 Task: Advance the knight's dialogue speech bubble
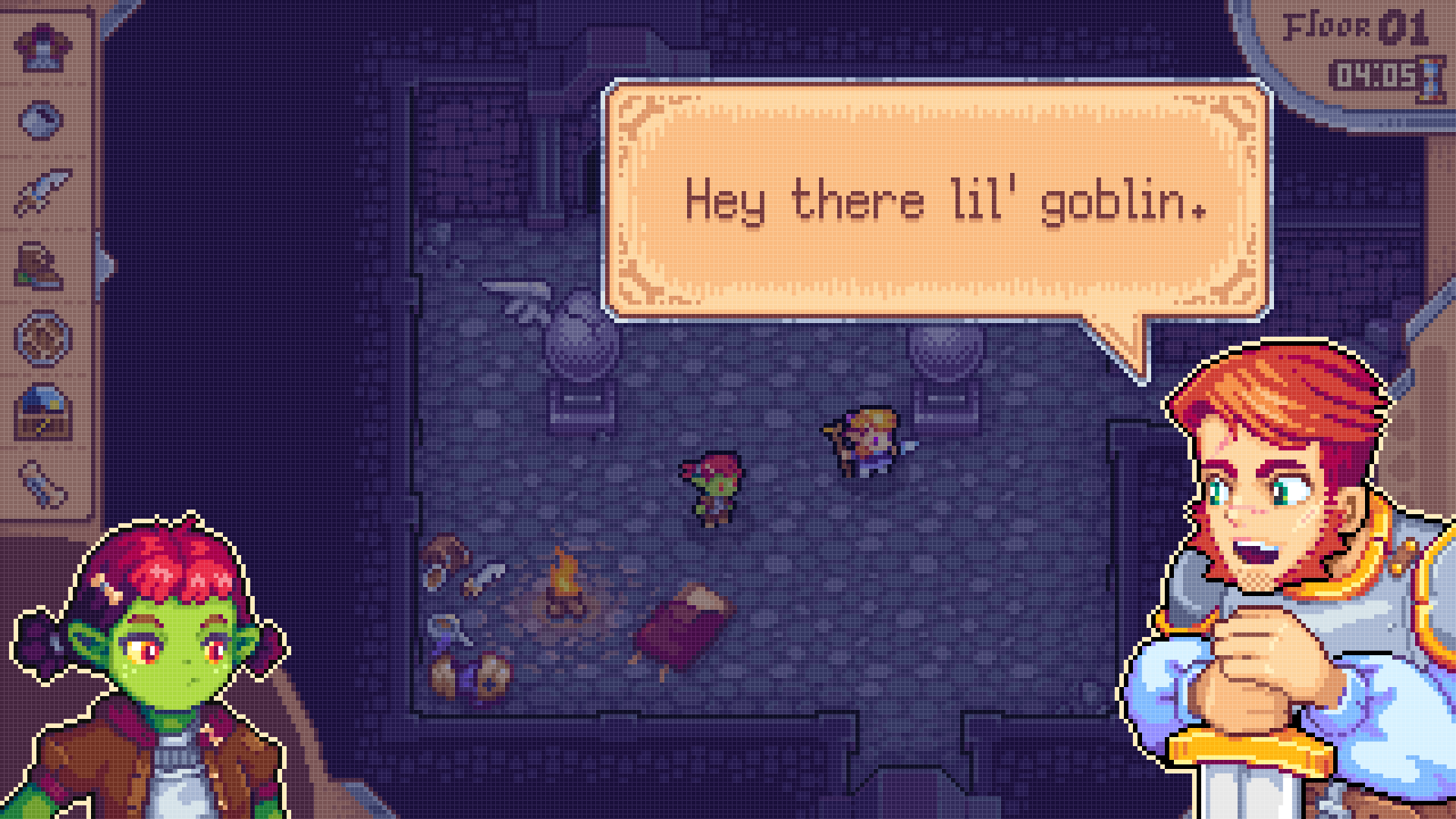pyautogui.click(x=937, y=201)
